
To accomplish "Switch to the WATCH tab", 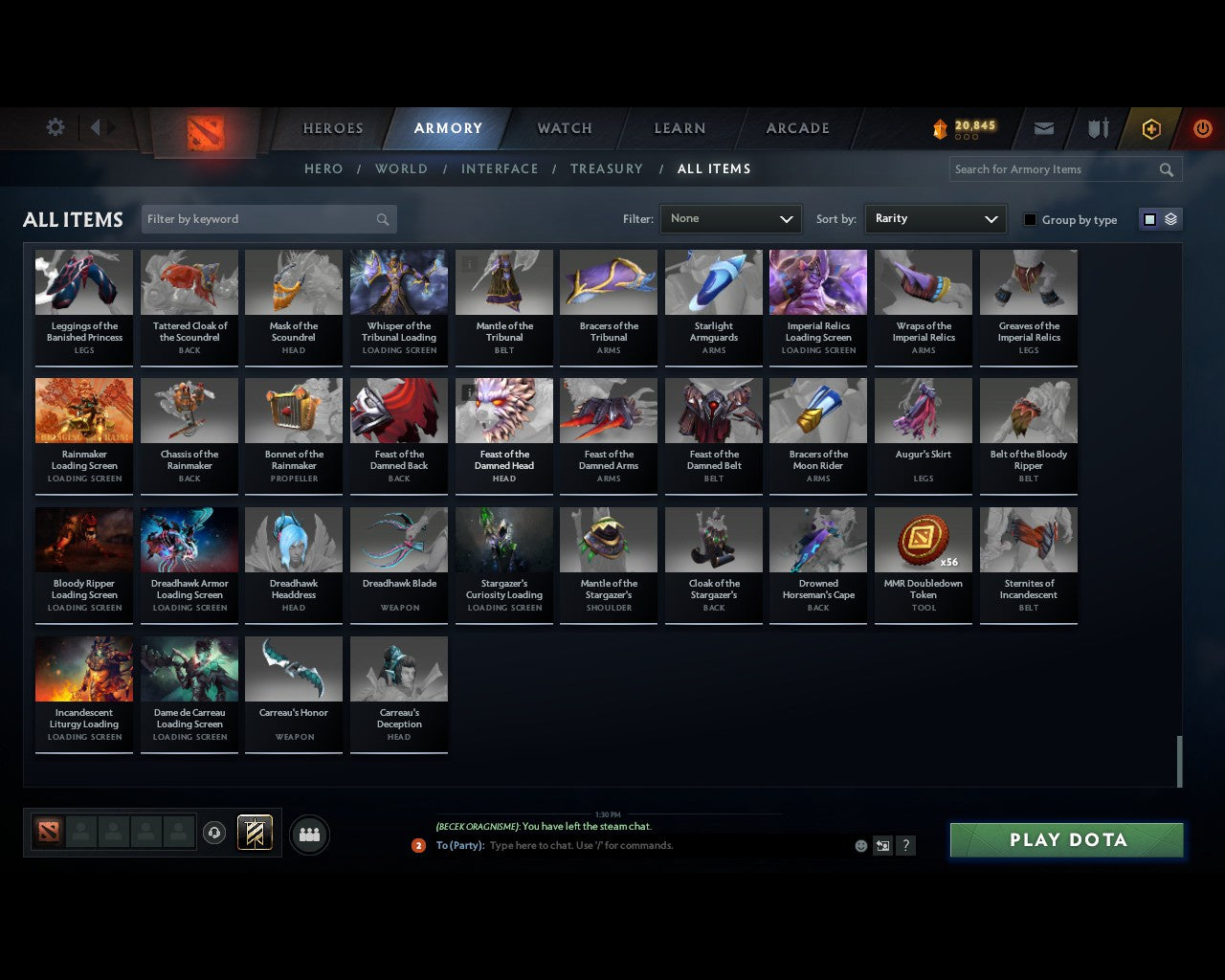I will [563, 127].
